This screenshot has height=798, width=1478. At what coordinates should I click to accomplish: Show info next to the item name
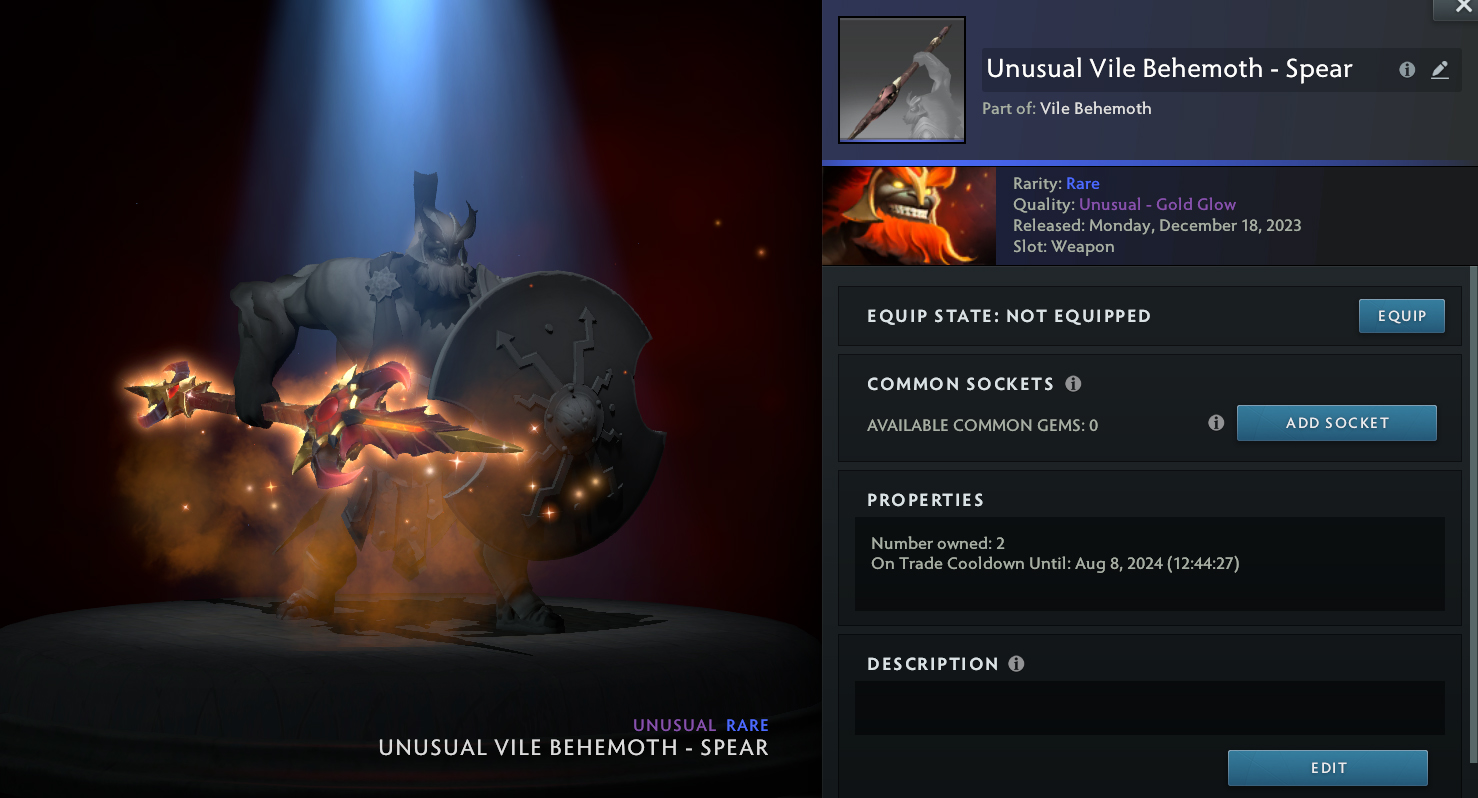click(1407, 70)
